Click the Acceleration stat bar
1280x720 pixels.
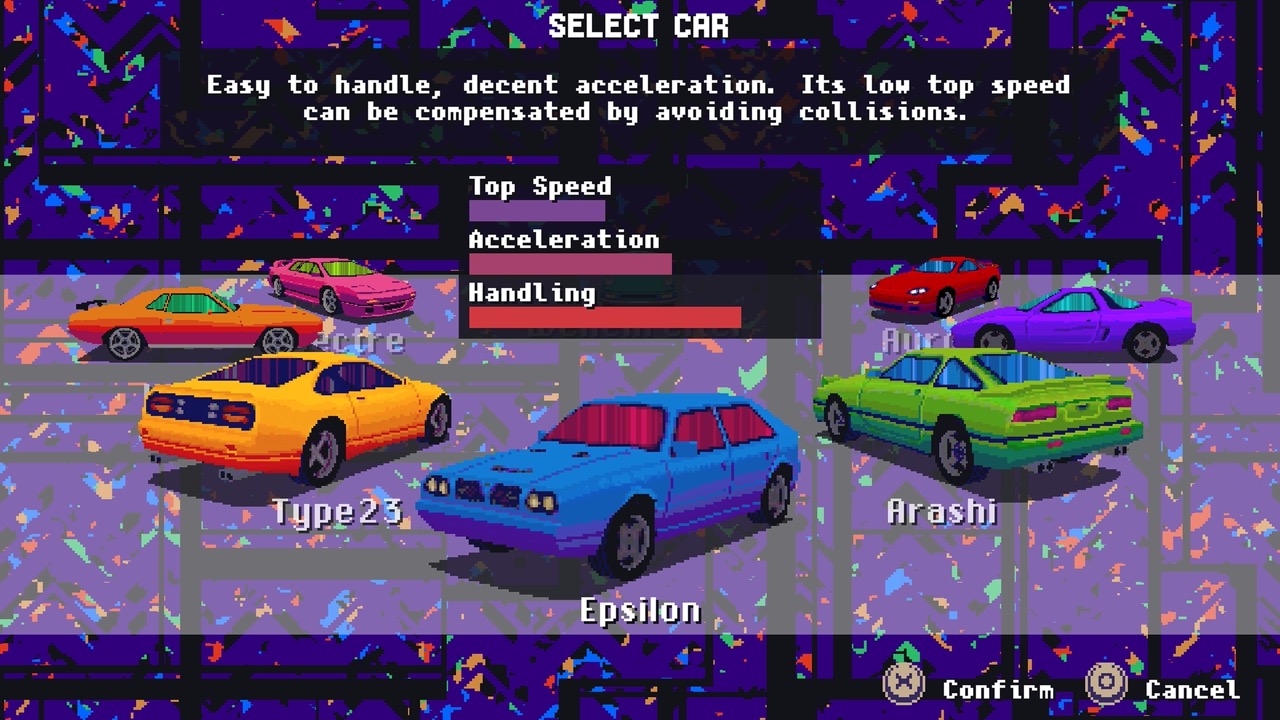pyautogui.click(x=570, y=264)
